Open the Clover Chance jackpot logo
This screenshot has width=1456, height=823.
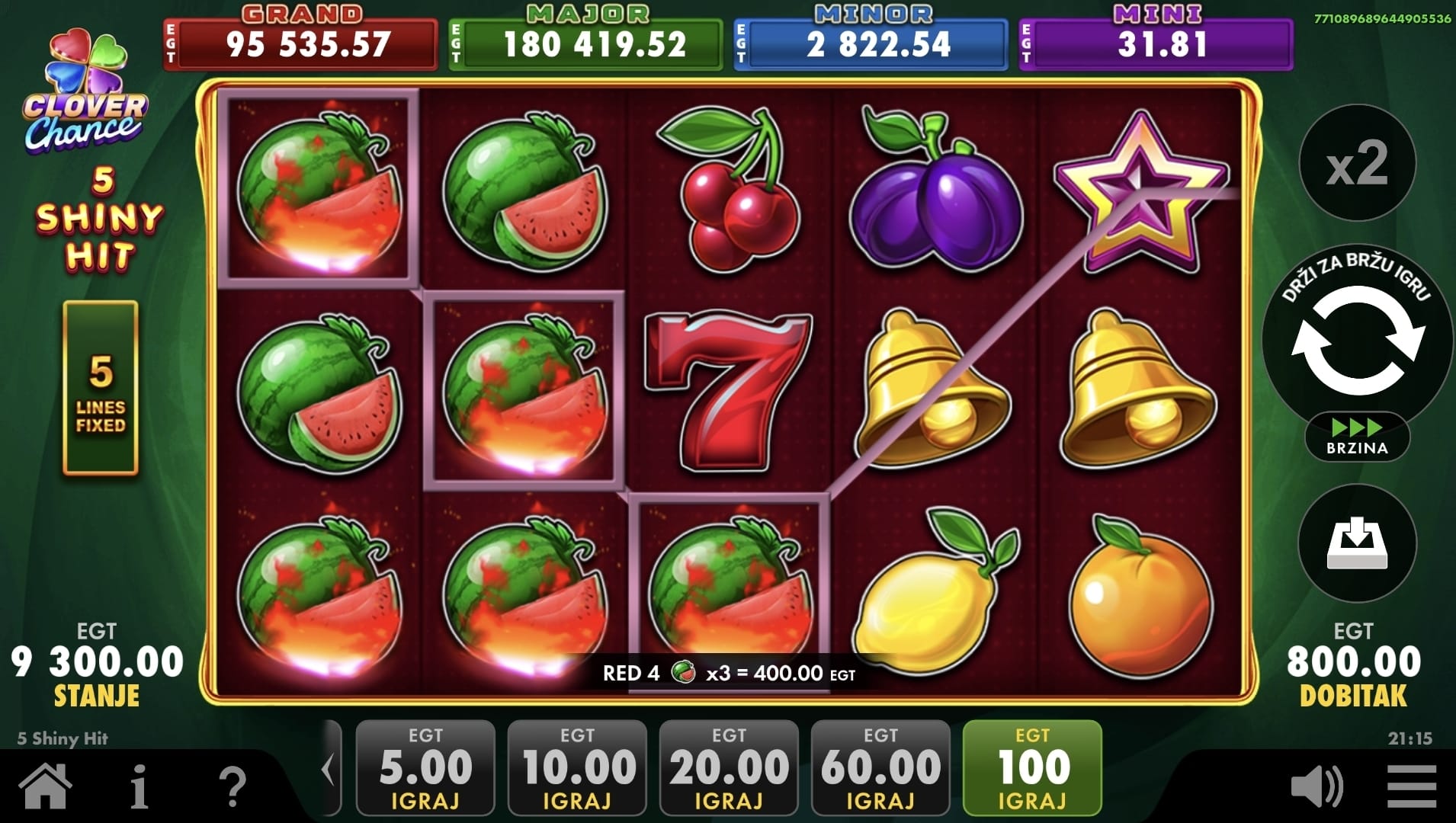click(85, 93)
